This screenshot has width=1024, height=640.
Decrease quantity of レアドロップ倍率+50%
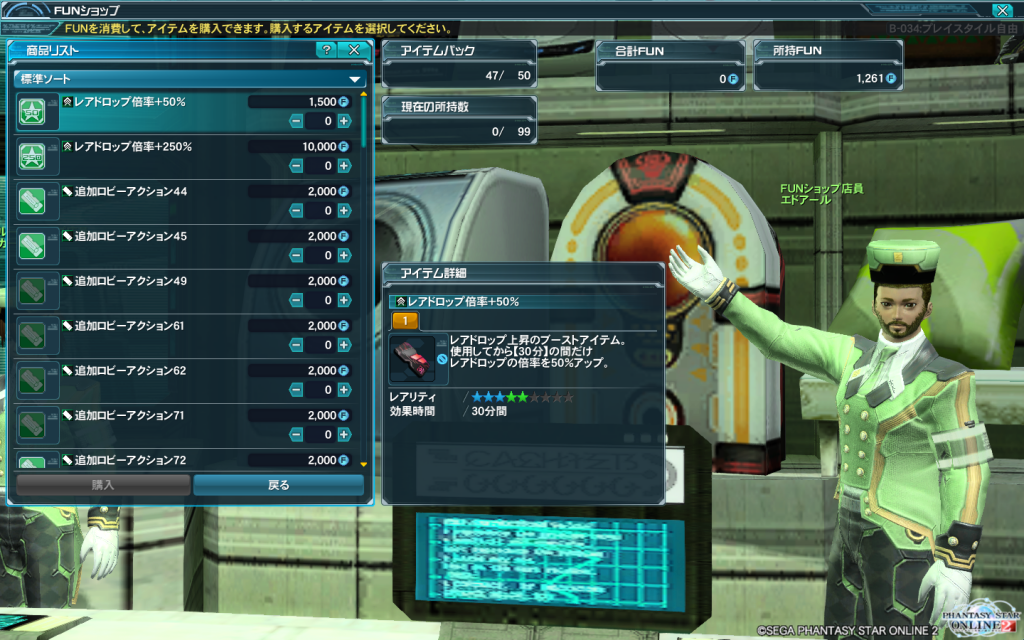pyautogui.click(x=296, y=121)
